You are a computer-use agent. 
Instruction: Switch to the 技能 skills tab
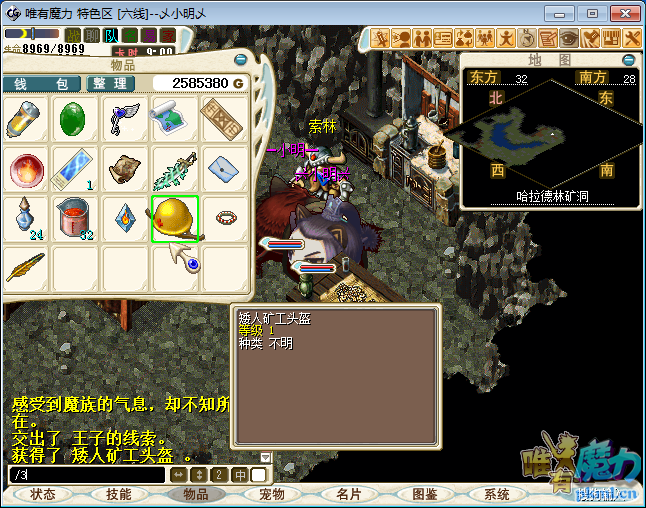click(x=119, y=495)
